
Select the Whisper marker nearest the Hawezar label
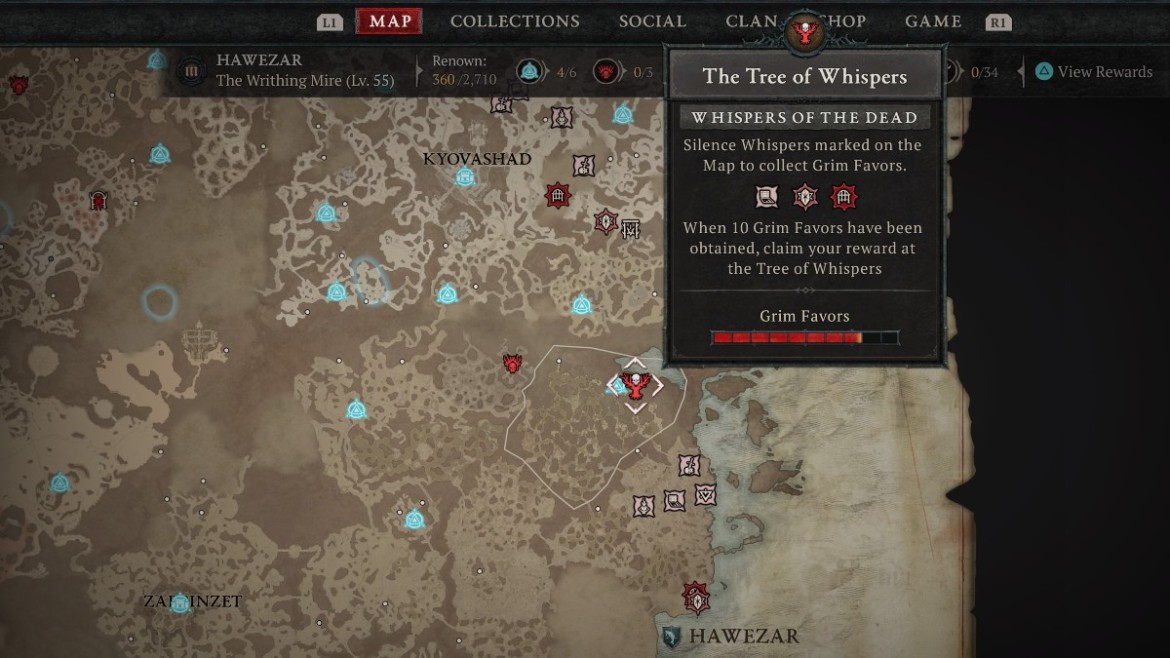[695, 598]
